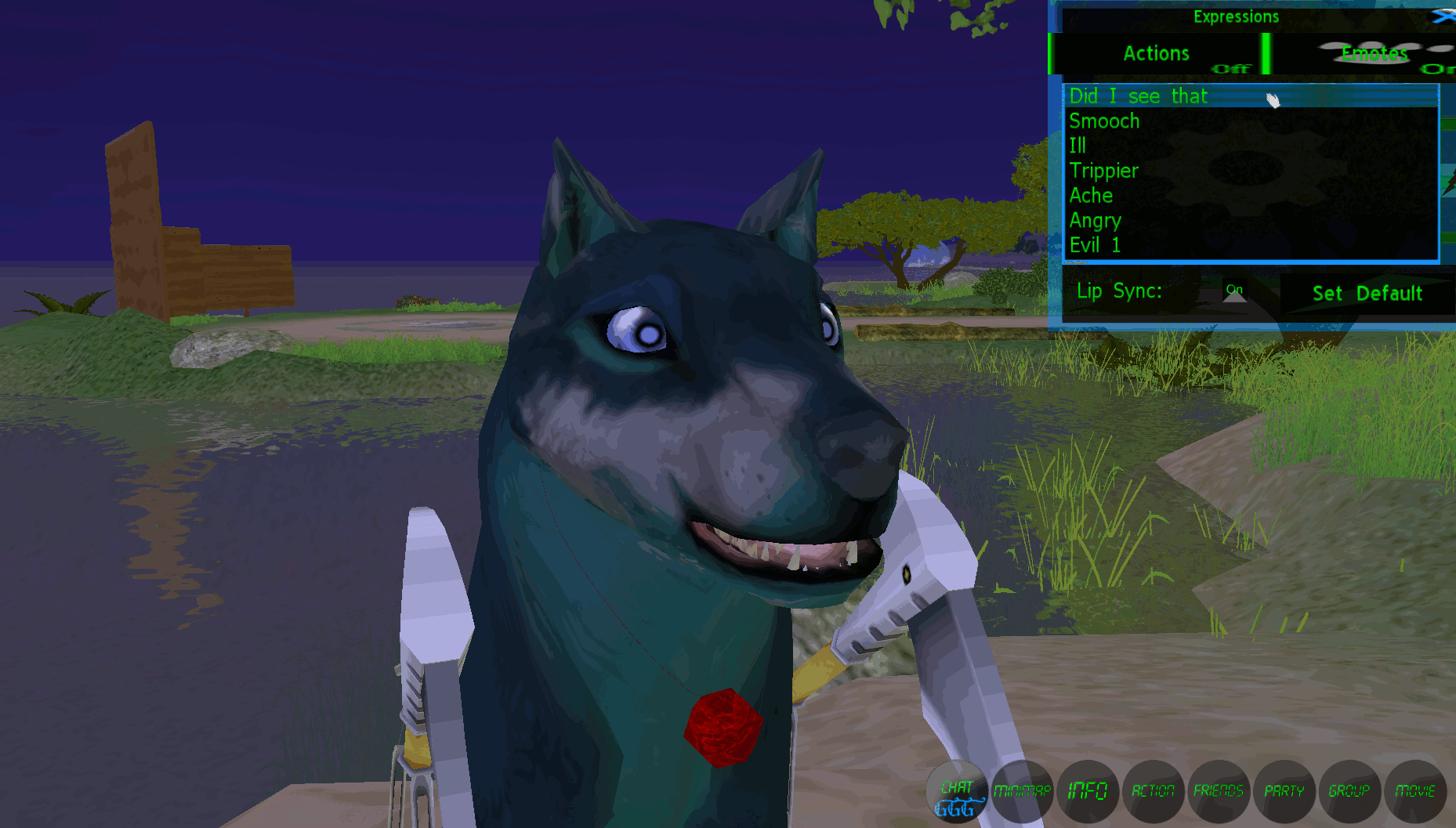Select the Angry expression

pos(1096,220)
